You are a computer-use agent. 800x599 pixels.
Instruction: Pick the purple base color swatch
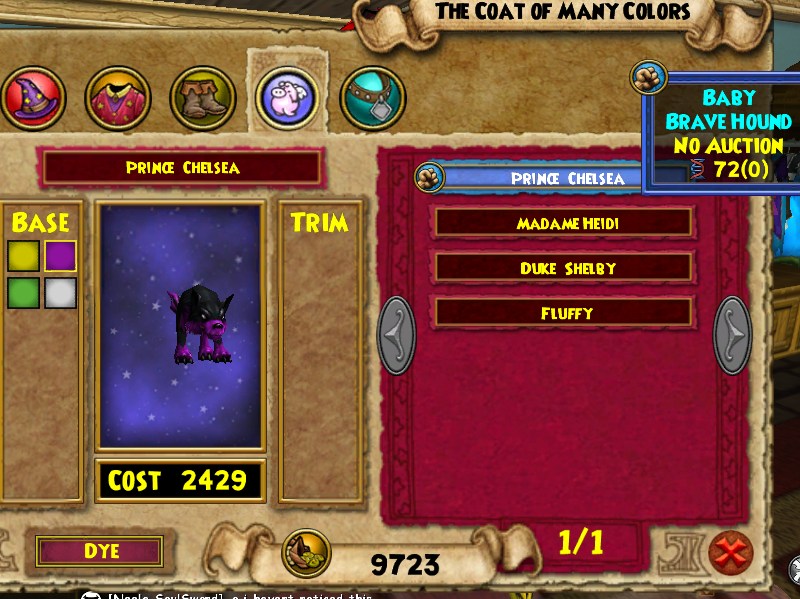pyautogui.click(x=60, y=256)
